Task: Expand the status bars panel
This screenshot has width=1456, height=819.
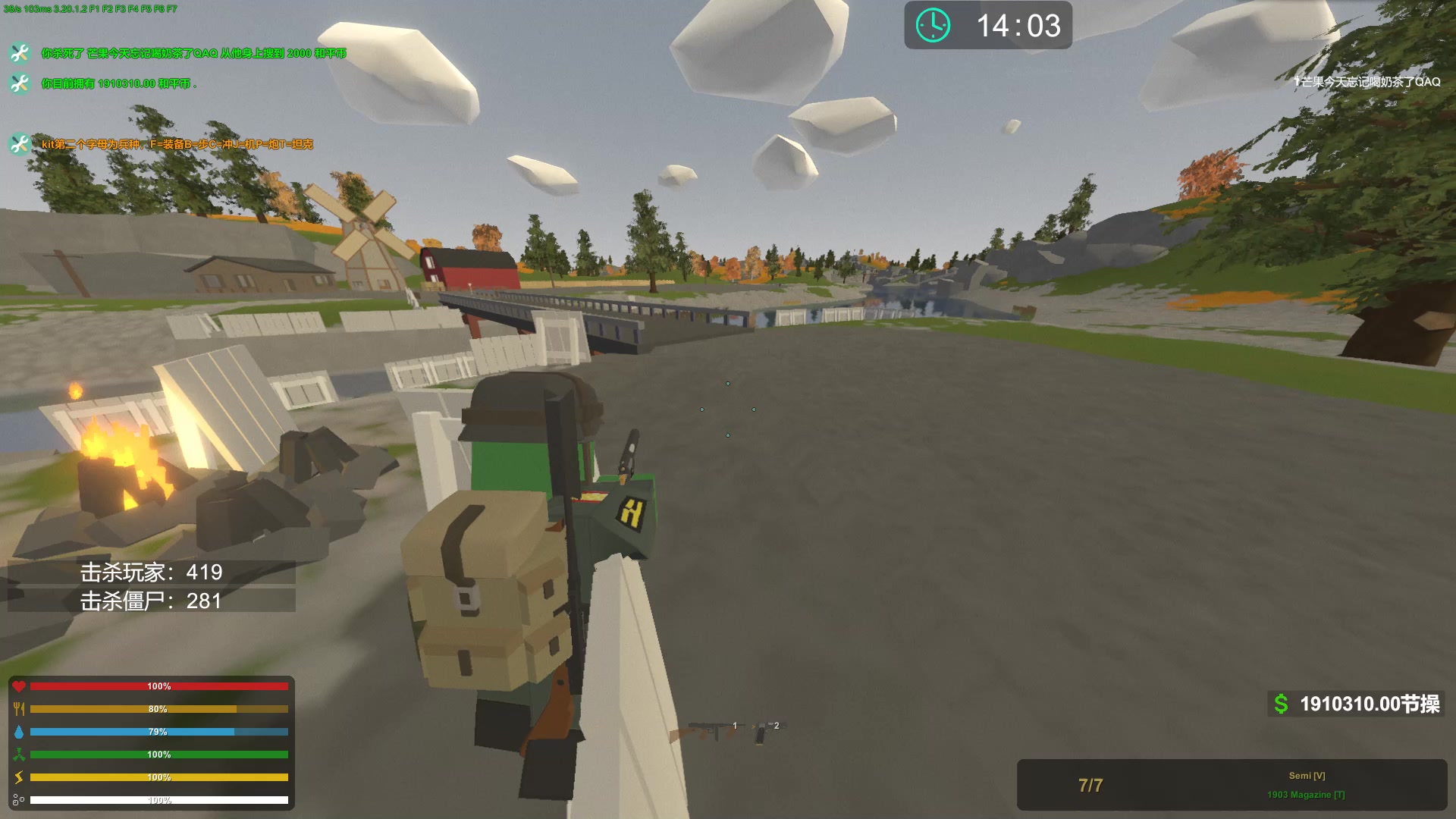Action: (152, 743)
